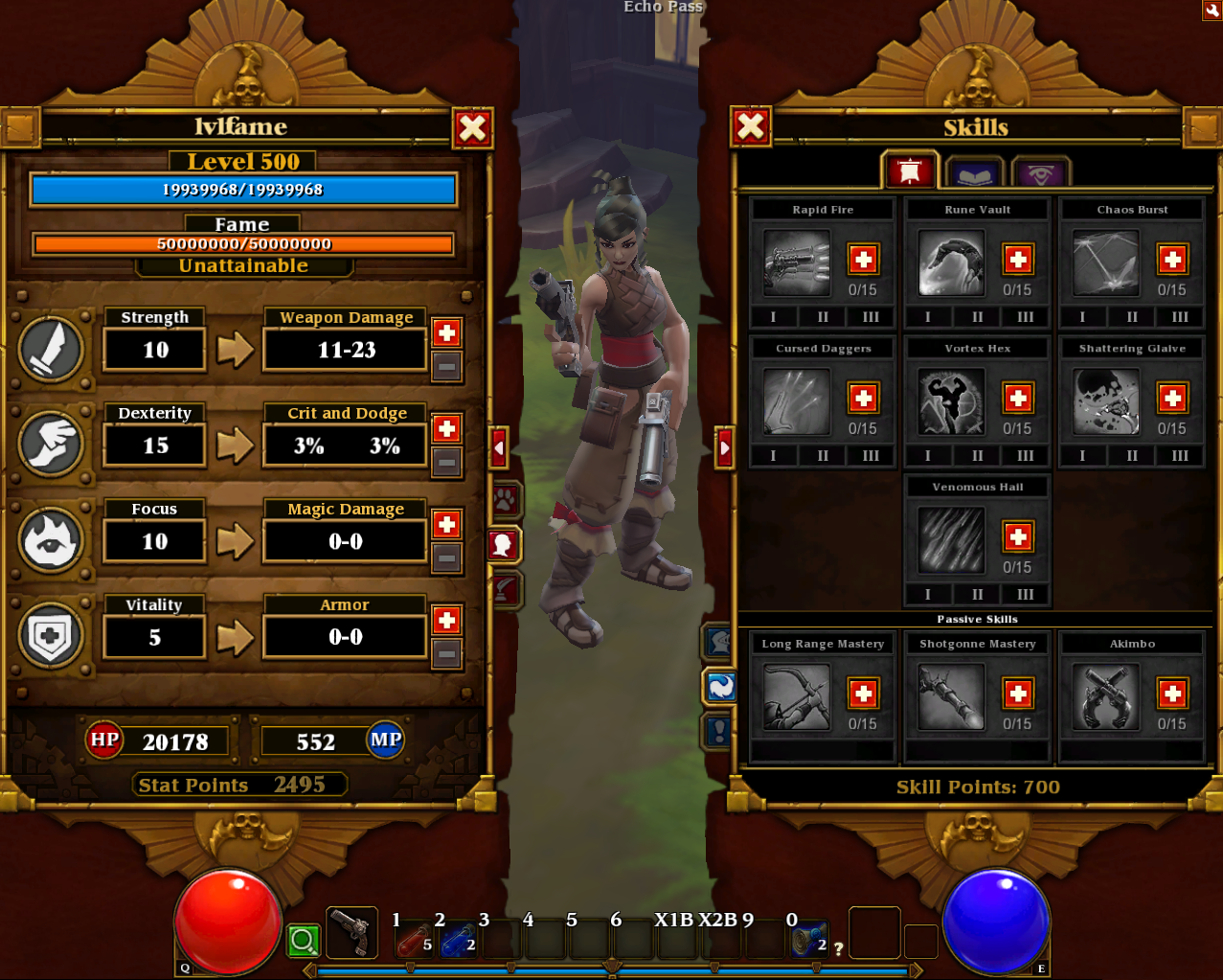Add a point to Strength

click(x=446, y=332)
